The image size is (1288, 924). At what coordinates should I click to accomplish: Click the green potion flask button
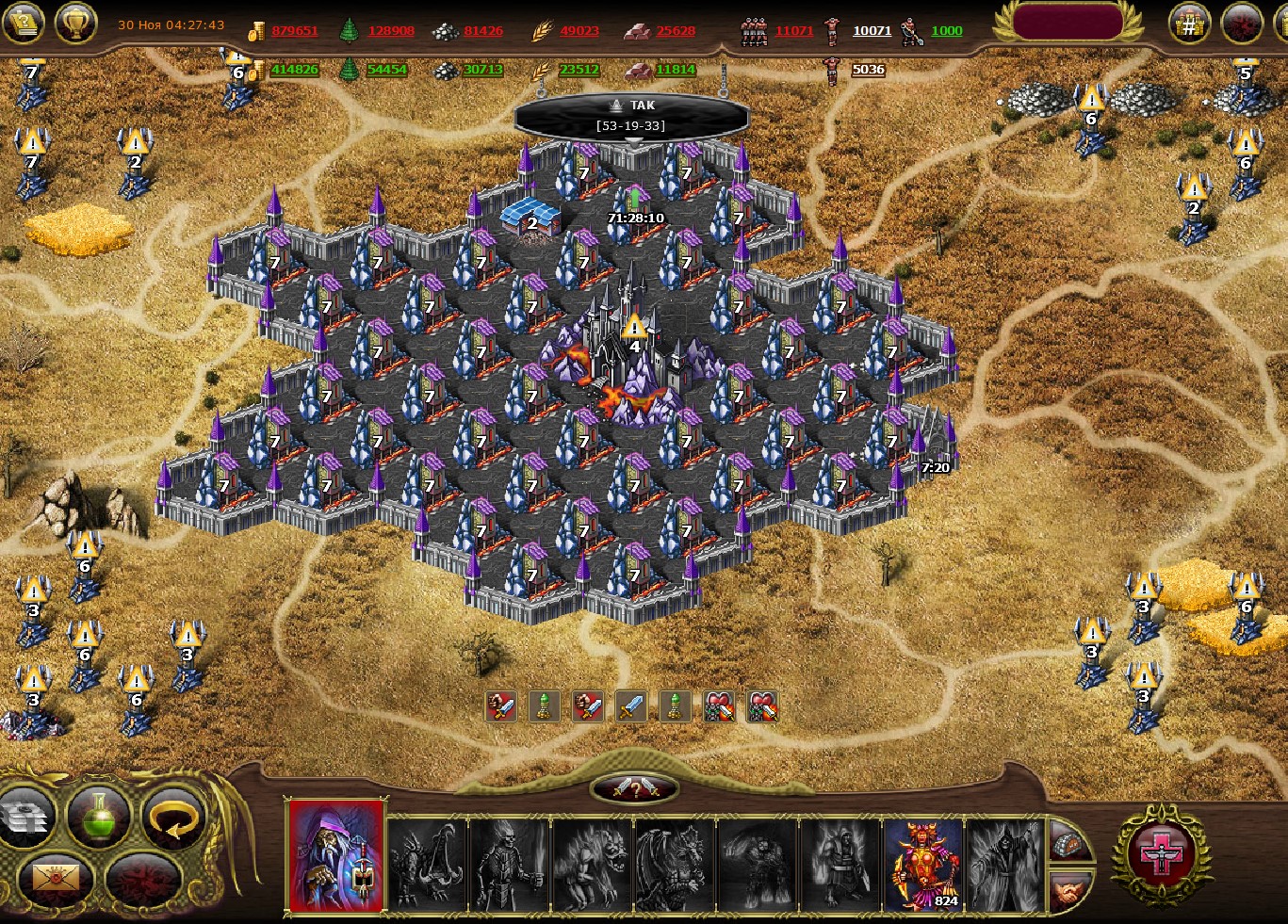coord(99,817)
